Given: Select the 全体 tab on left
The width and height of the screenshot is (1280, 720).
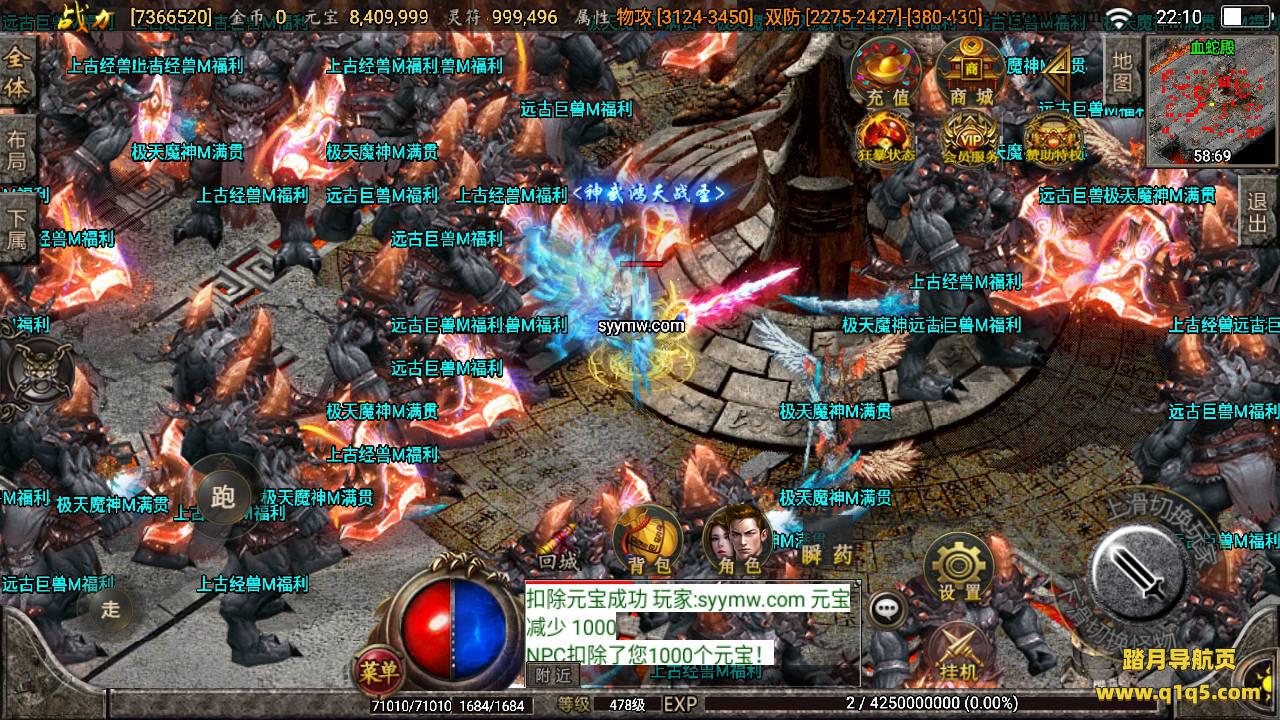Looking at the screenshot, I should 18,72.
